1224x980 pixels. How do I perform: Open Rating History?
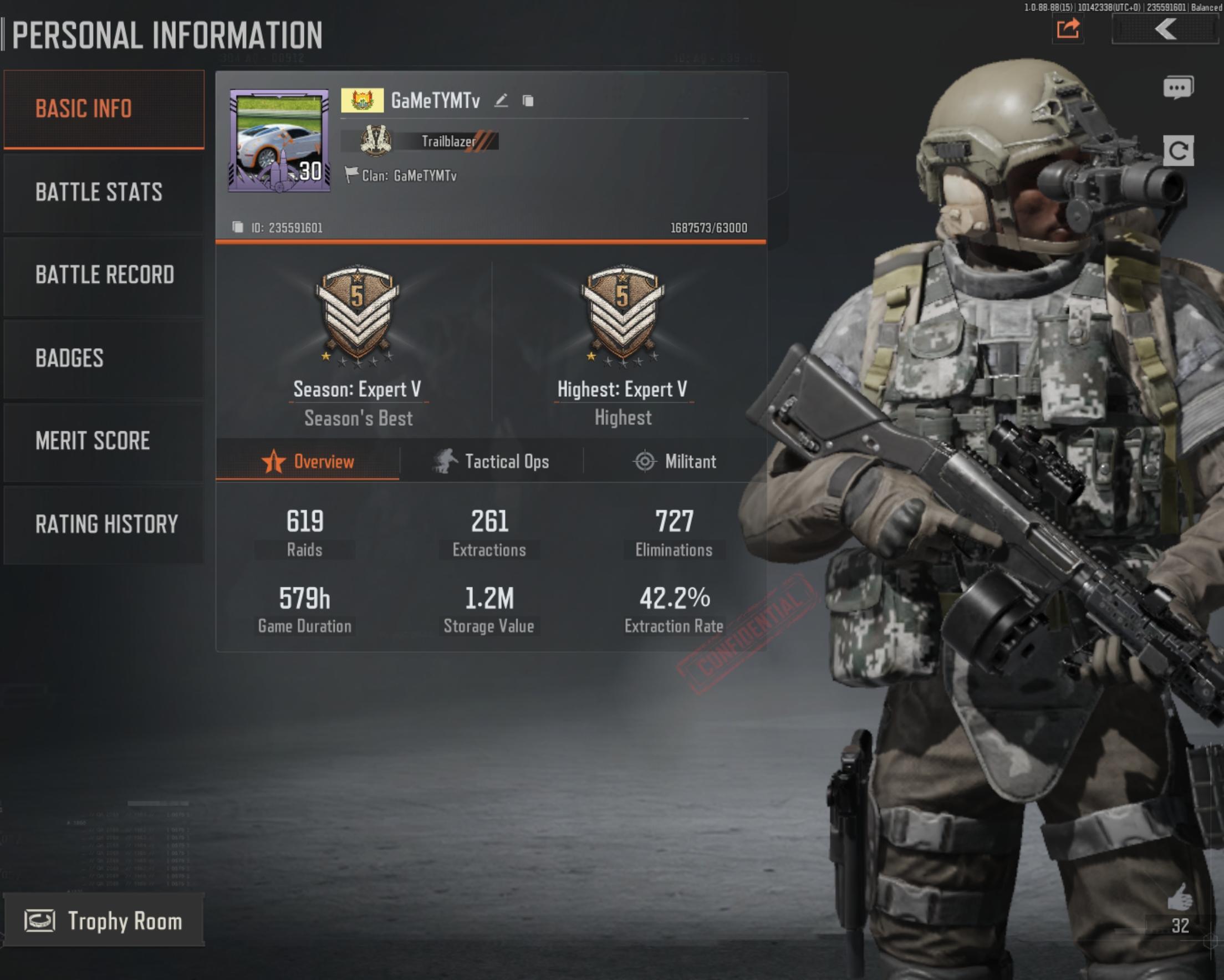point(103,523)
